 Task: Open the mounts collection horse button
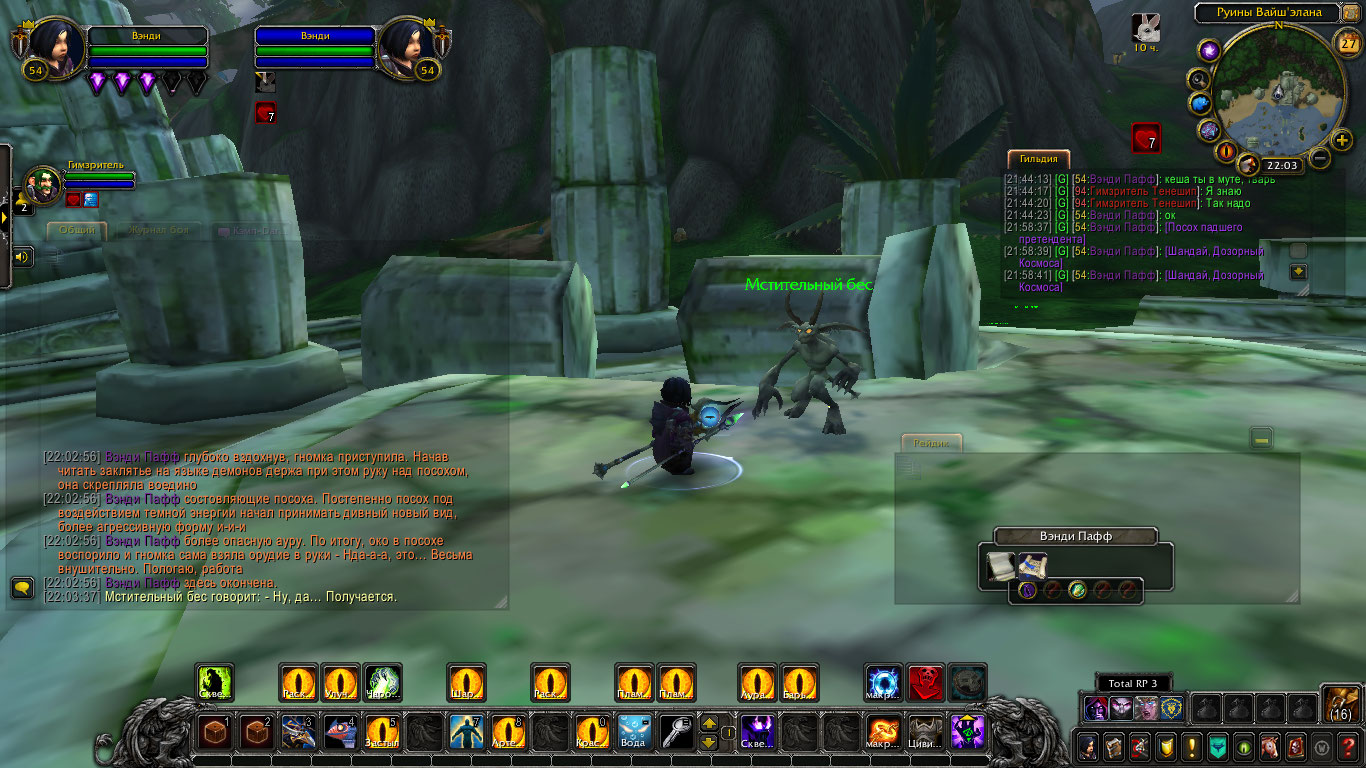coord(1269,746)
